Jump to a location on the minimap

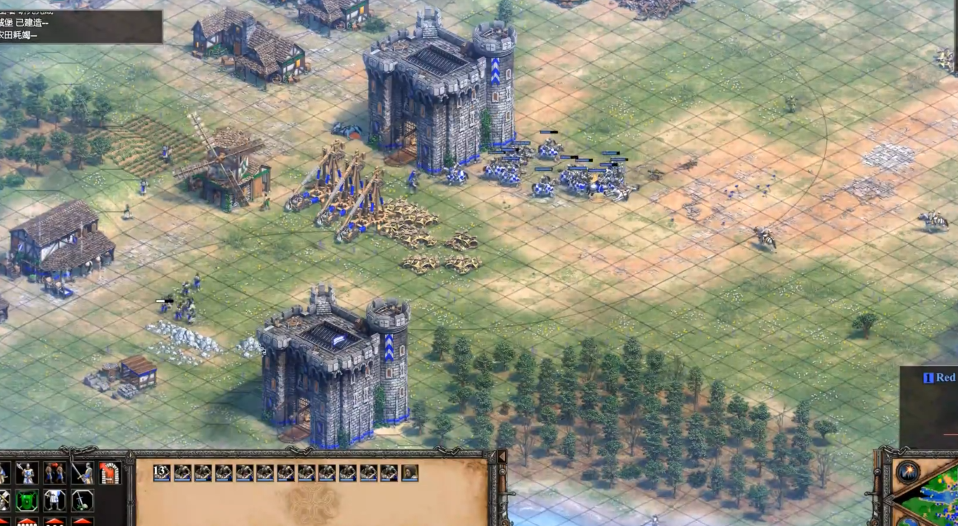pos(935,500)
